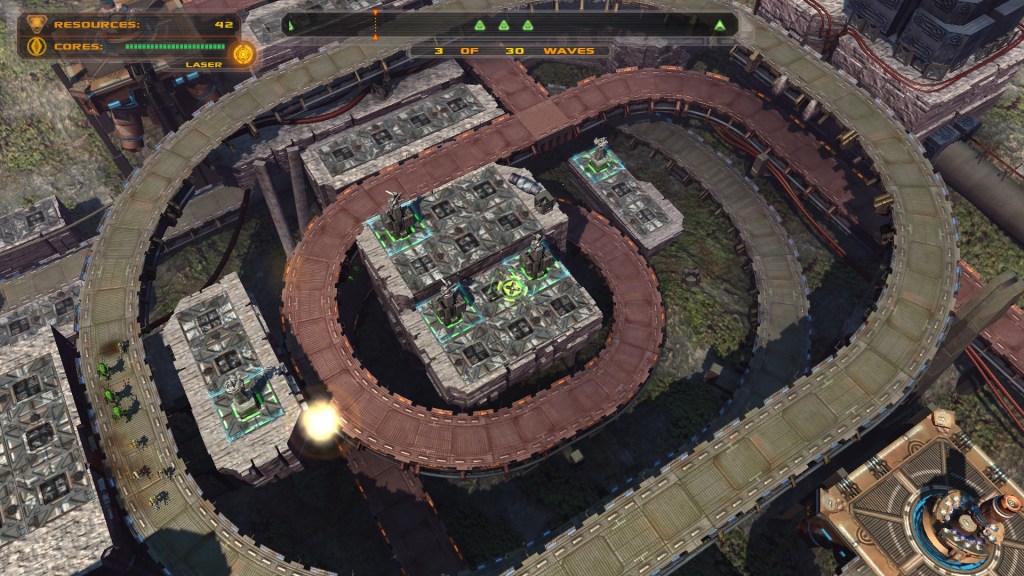
Task: Activate the orbital Laser icon
Action: [241, 53]
